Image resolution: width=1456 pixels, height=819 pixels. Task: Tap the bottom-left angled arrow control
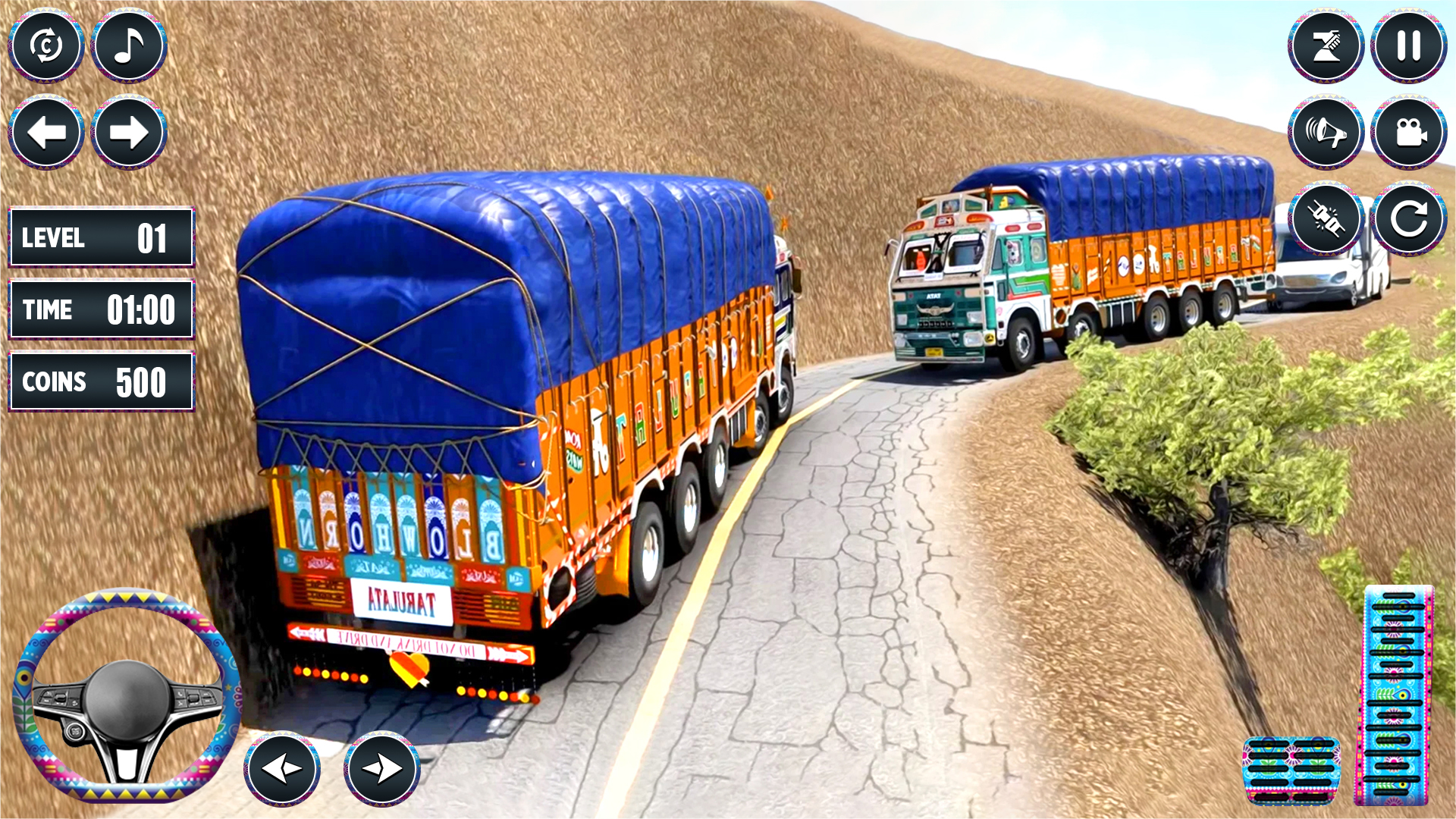tap(283, 768)
